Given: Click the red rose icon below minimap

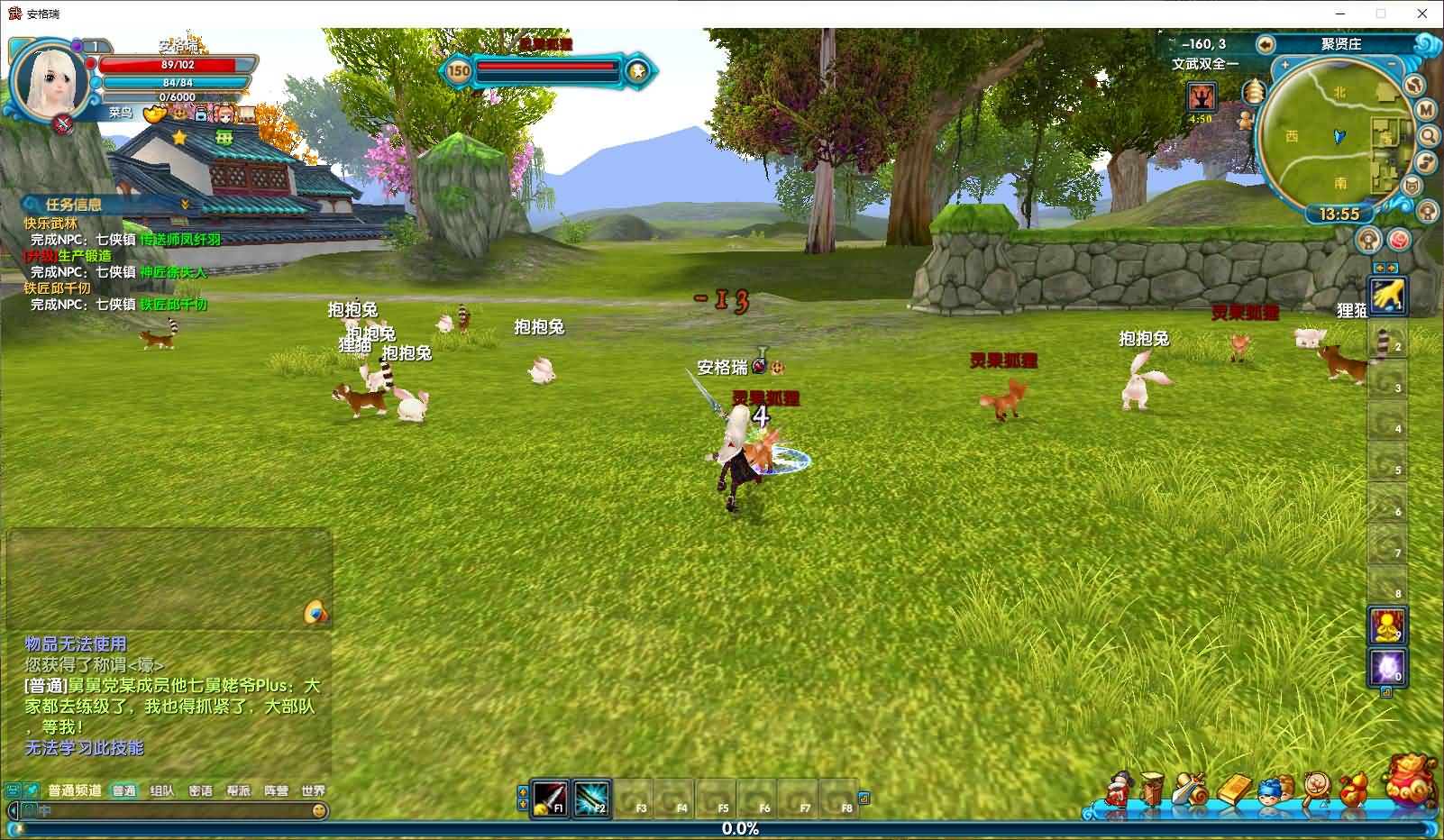Looking at the screenshot, I should (x=1399, y=240).
